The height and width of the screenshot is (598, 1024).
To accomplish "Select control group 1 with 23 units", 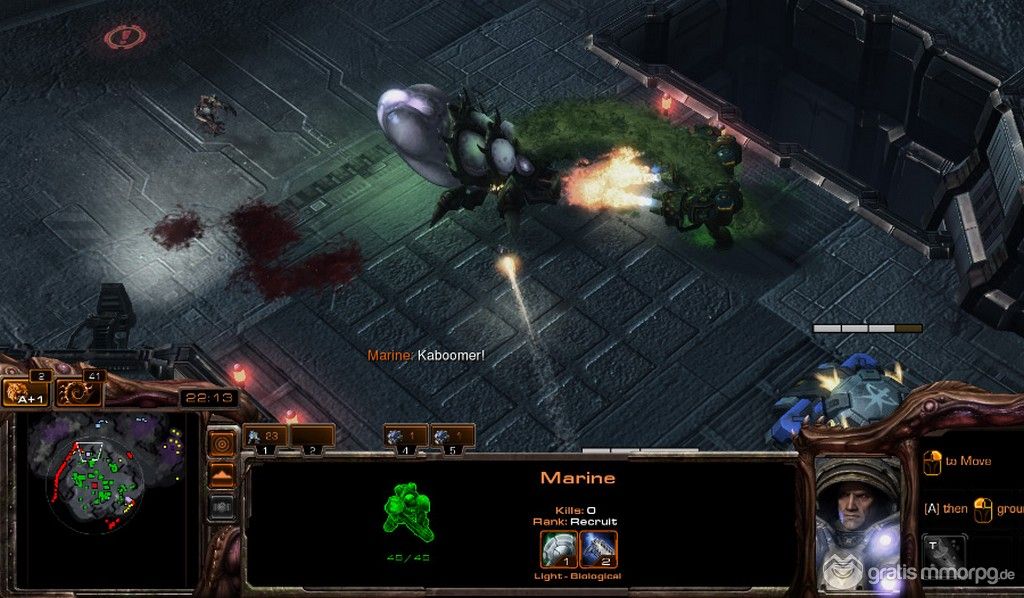I will point(266,437).
